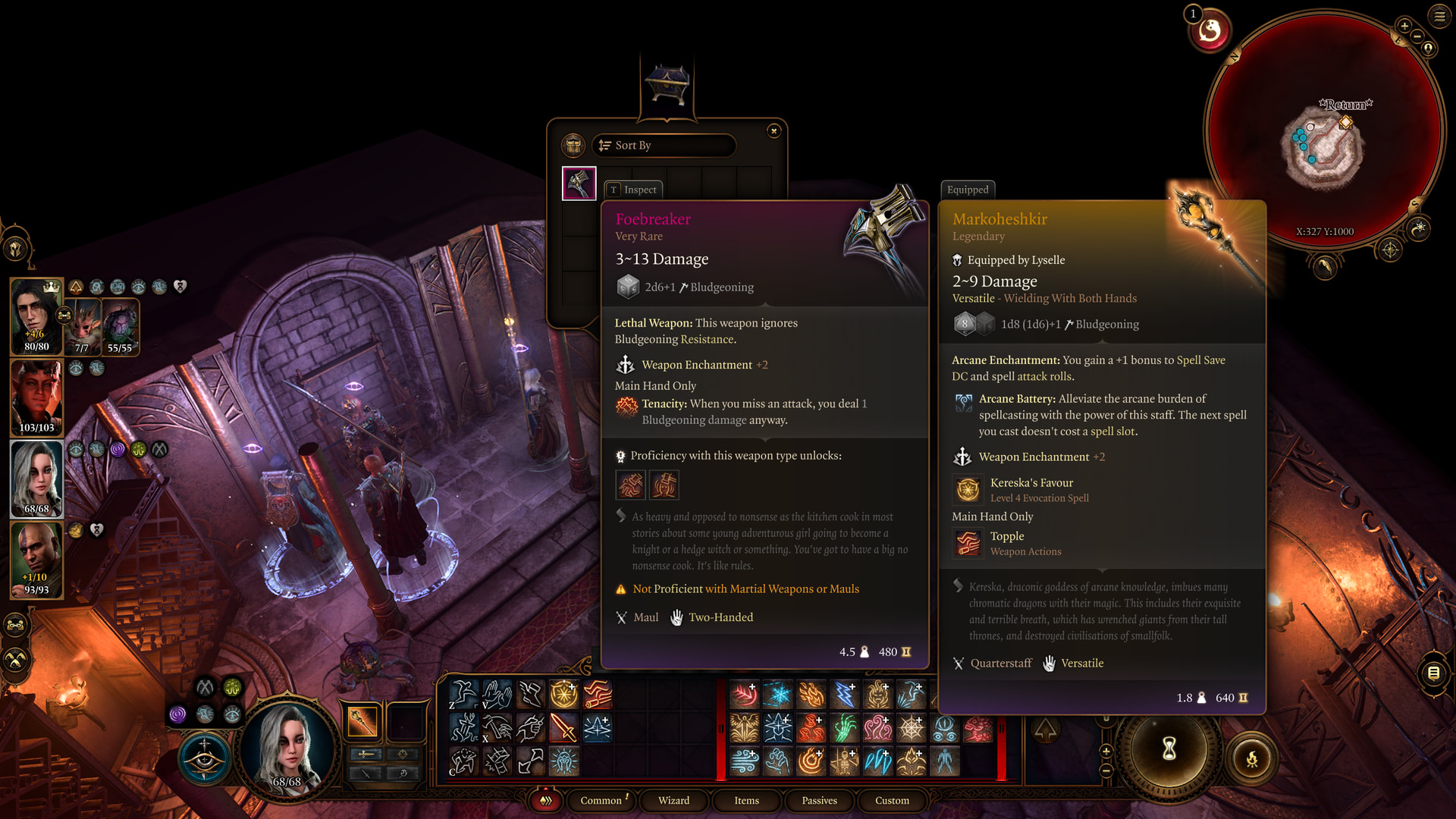The image size is (1456, 819).
Task: Close the container loot window
Action: 773,131
